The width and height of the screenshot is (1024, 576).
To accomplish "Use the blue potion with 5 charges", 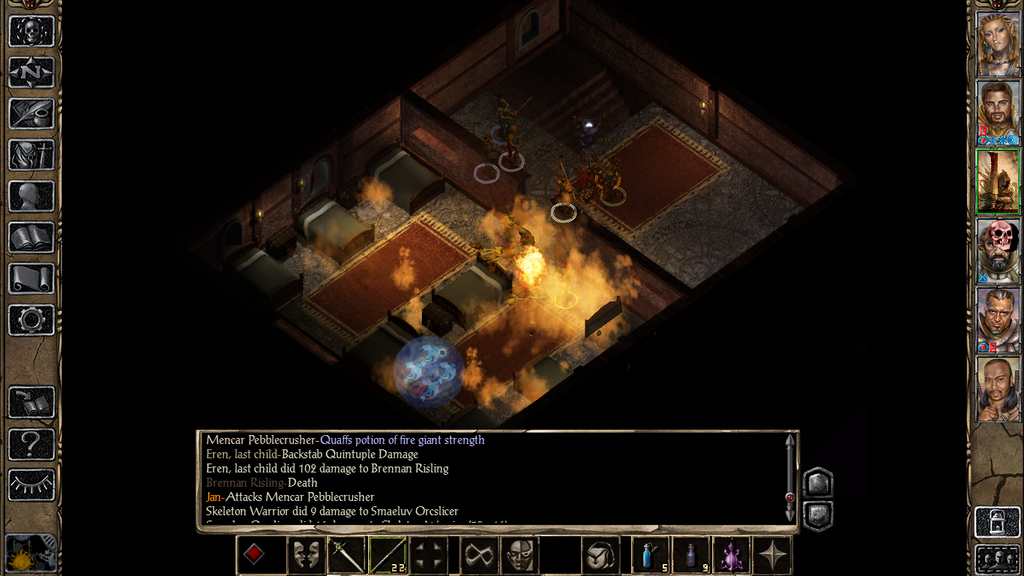I will [x=650, y=555].
